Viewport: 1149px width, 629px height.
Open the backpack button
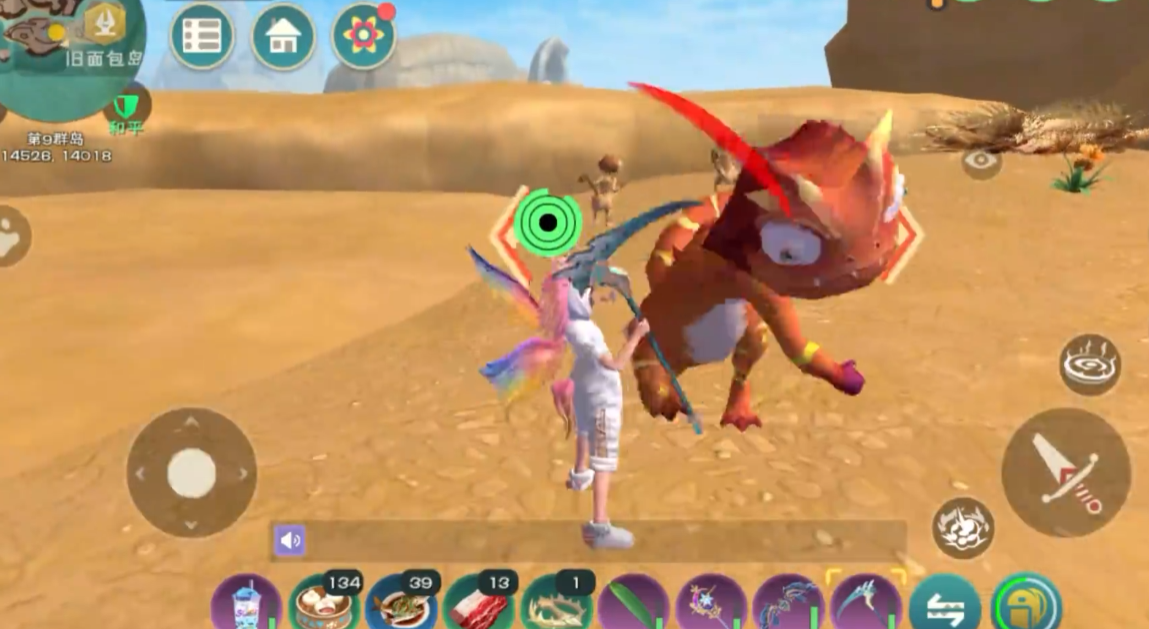tap(1026, 604)
